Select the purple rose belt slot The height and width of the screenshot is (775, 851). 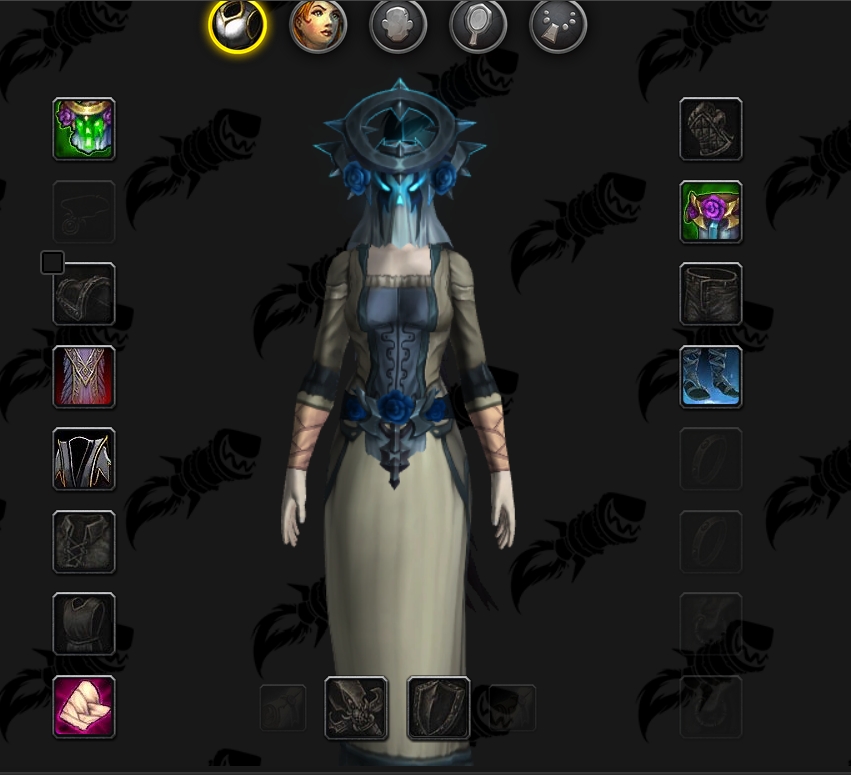click(x=711, y=212)
